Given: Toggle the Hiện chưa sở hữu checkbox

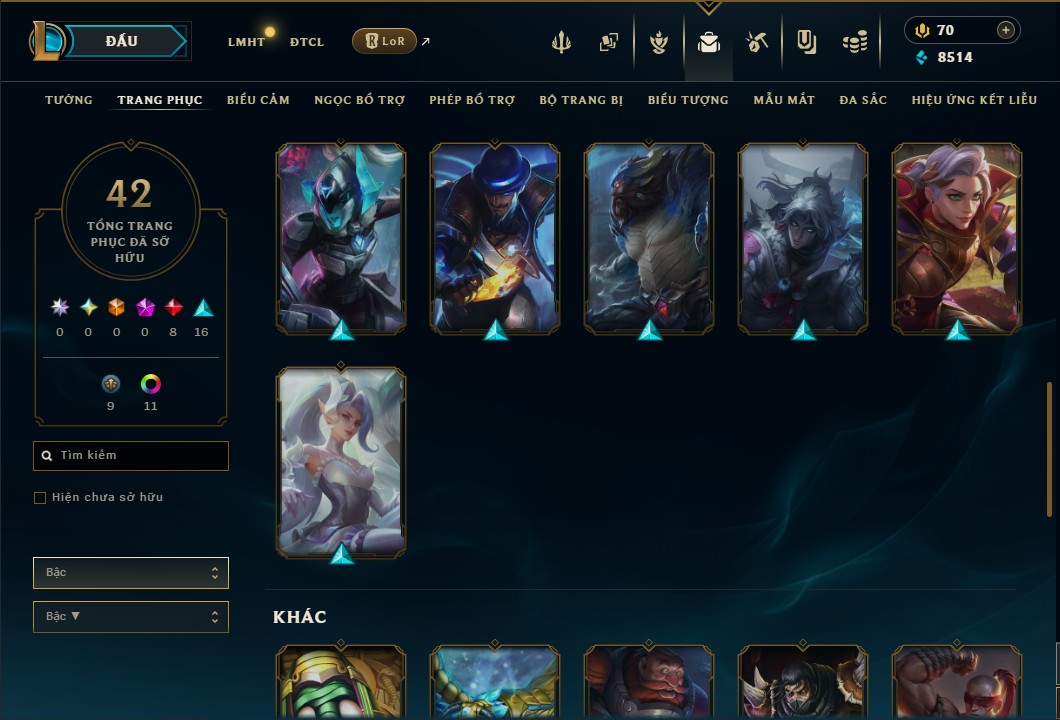Looking at the screenshot, I should (x=40, y=498).
